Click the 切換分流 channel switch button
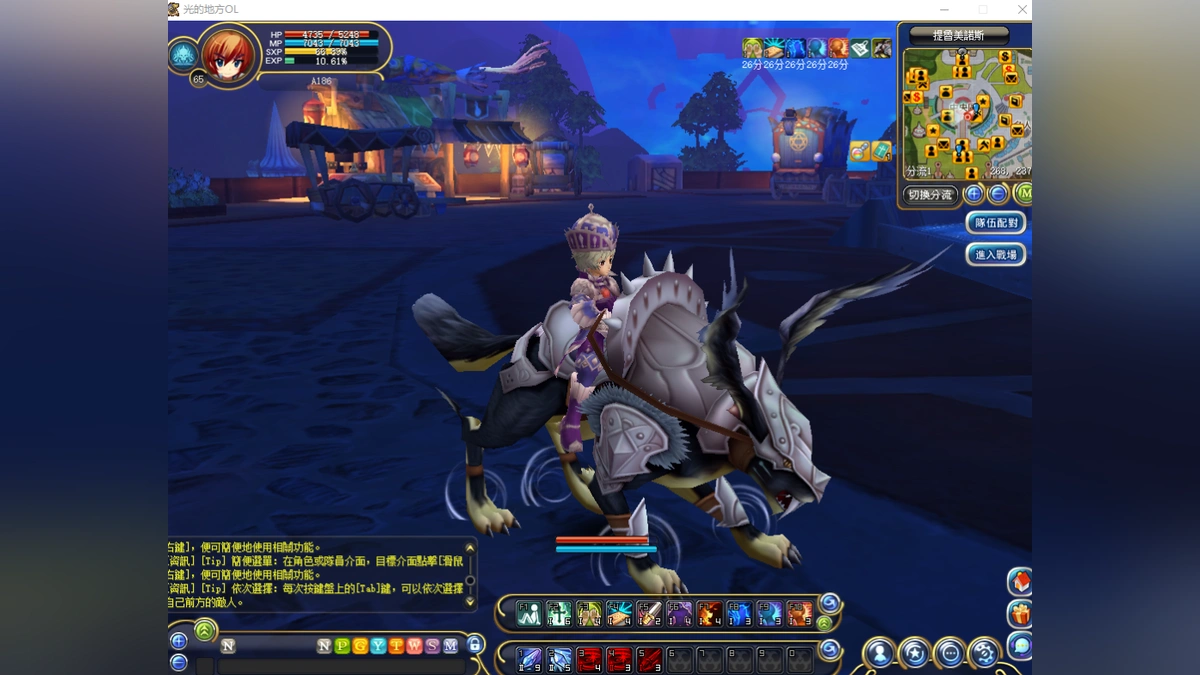Viewport: 1200px width, 675px height. tap(930, 195)
